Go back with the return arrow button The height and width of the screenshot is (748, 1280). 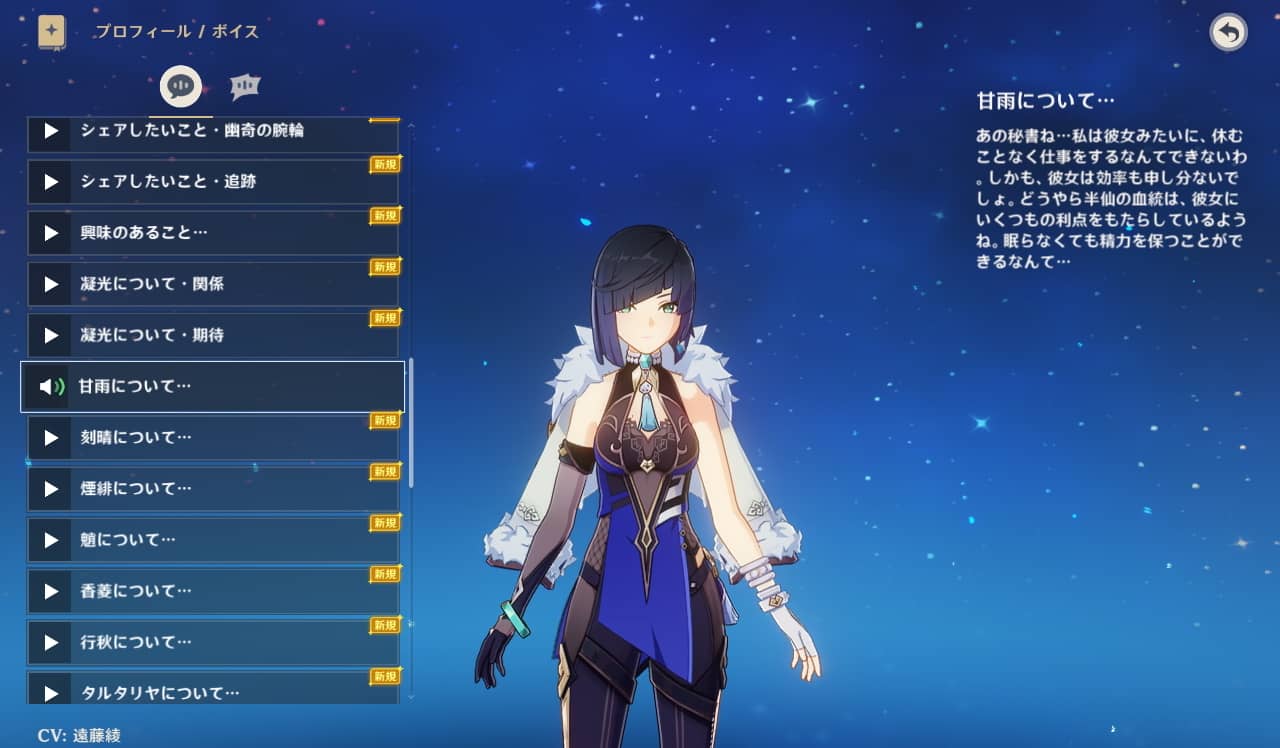[1228, 33]
